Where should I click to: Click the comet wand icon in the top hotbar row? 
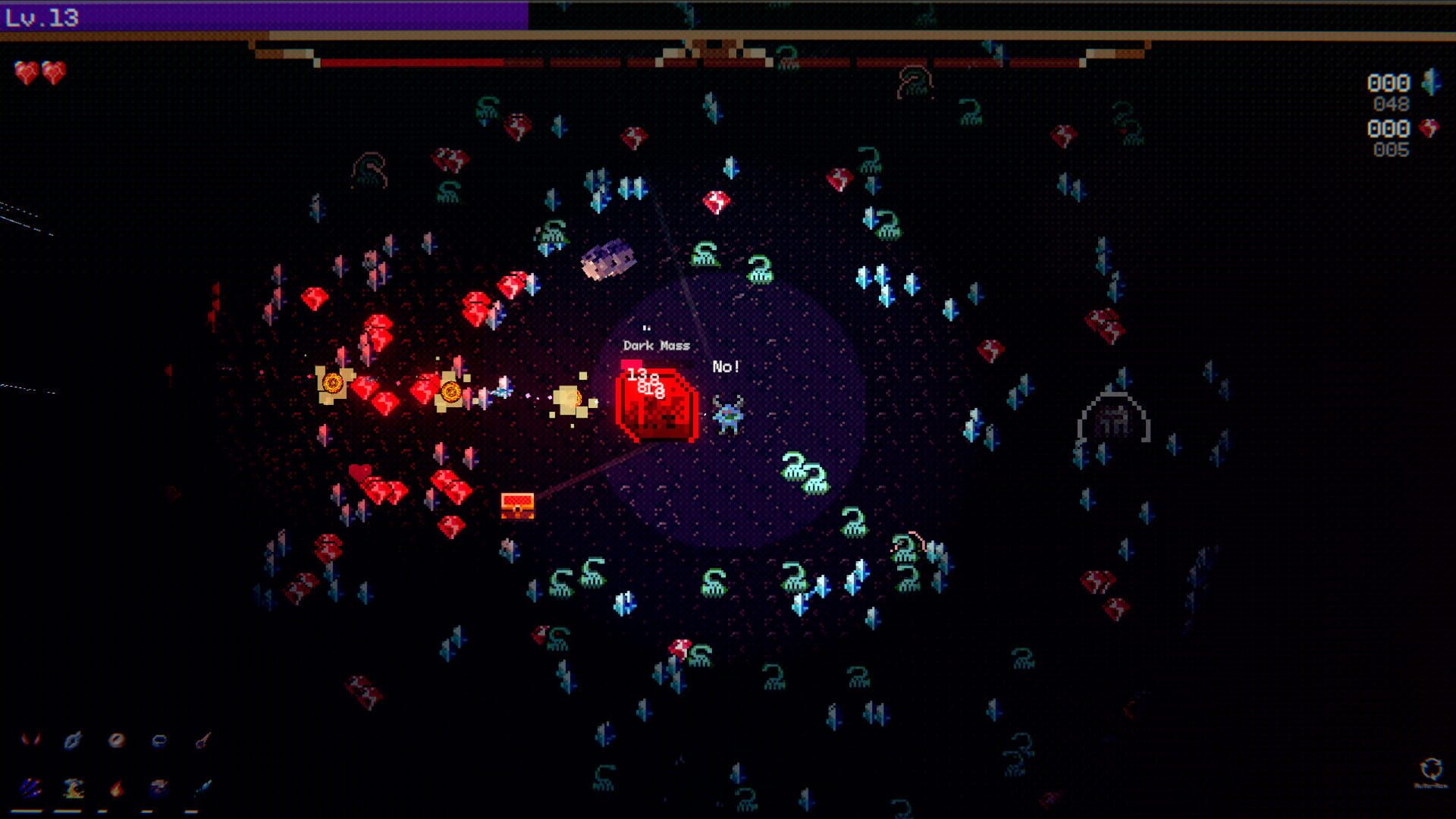203,739
